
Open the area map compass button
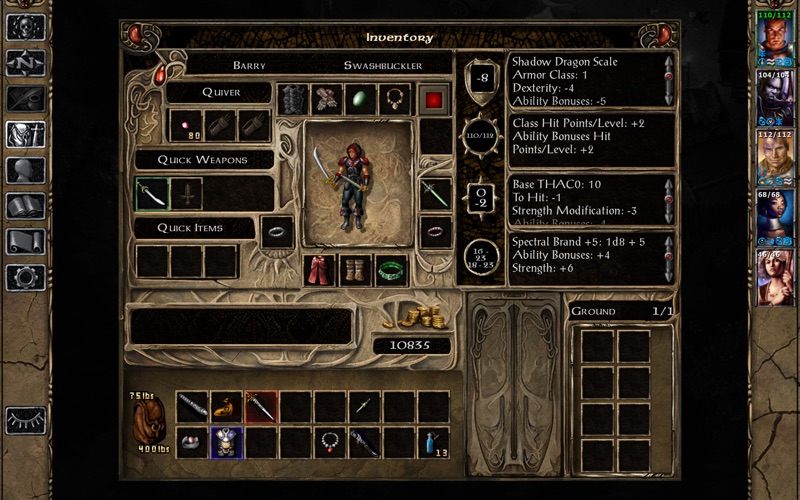[25, 63]
